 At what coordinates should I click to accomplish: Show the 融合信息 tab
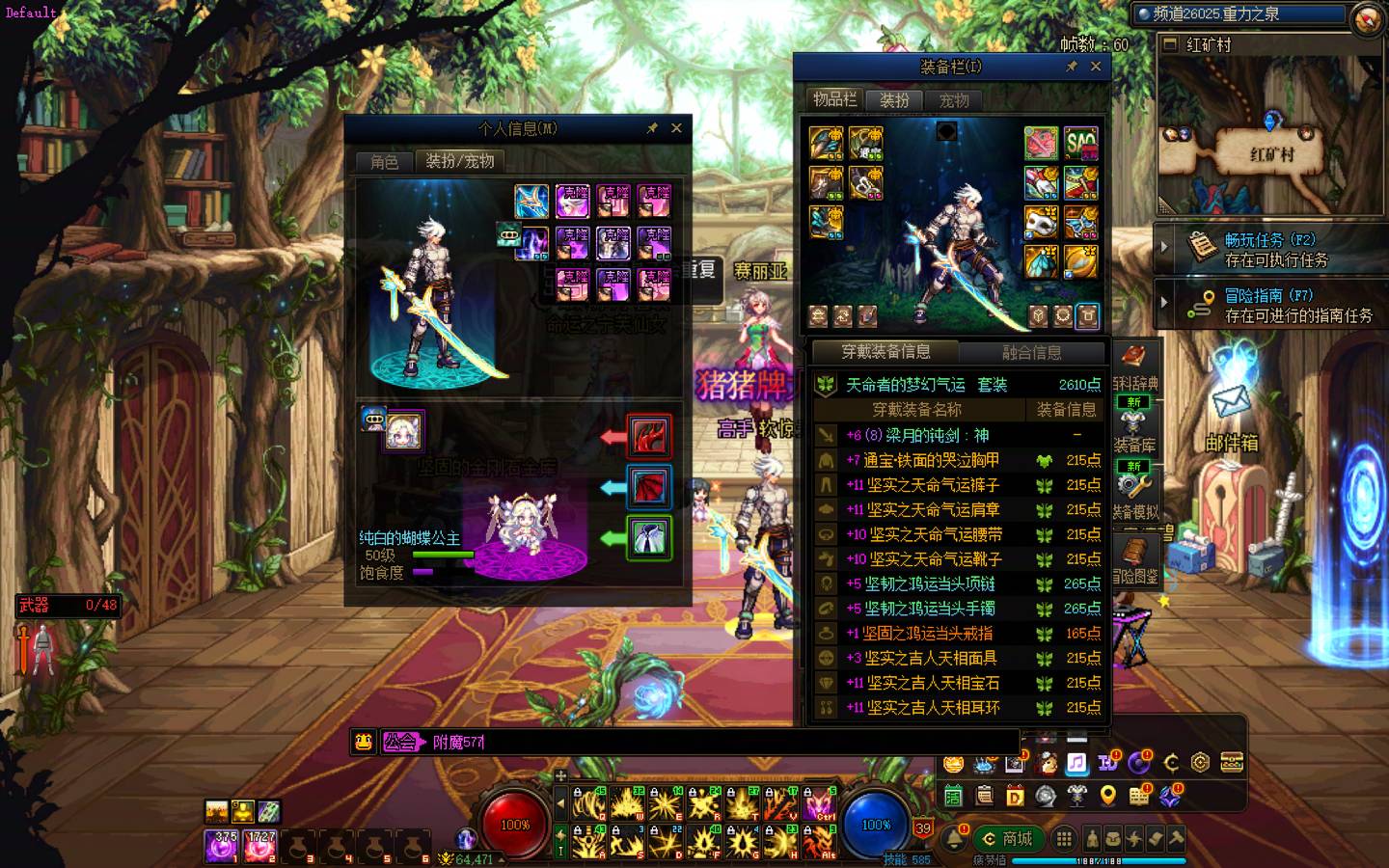(1031, 352)
